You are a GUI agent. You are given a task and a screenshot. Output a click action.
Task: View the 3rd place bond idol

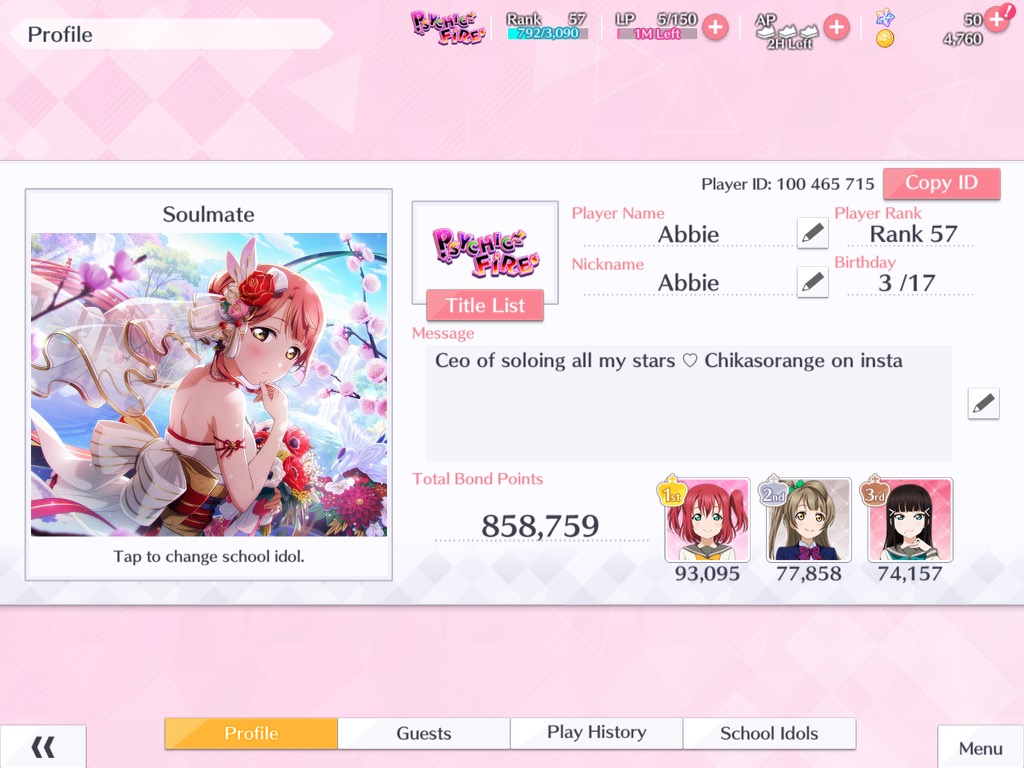point(910,520)
